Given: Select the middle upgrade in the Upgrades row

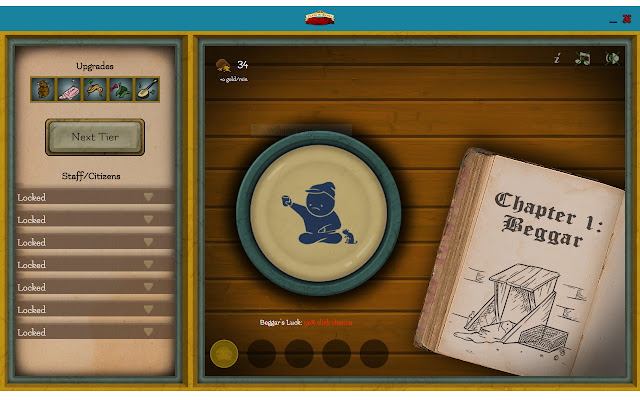Looking at the screenshot, I should pos(95,89).
